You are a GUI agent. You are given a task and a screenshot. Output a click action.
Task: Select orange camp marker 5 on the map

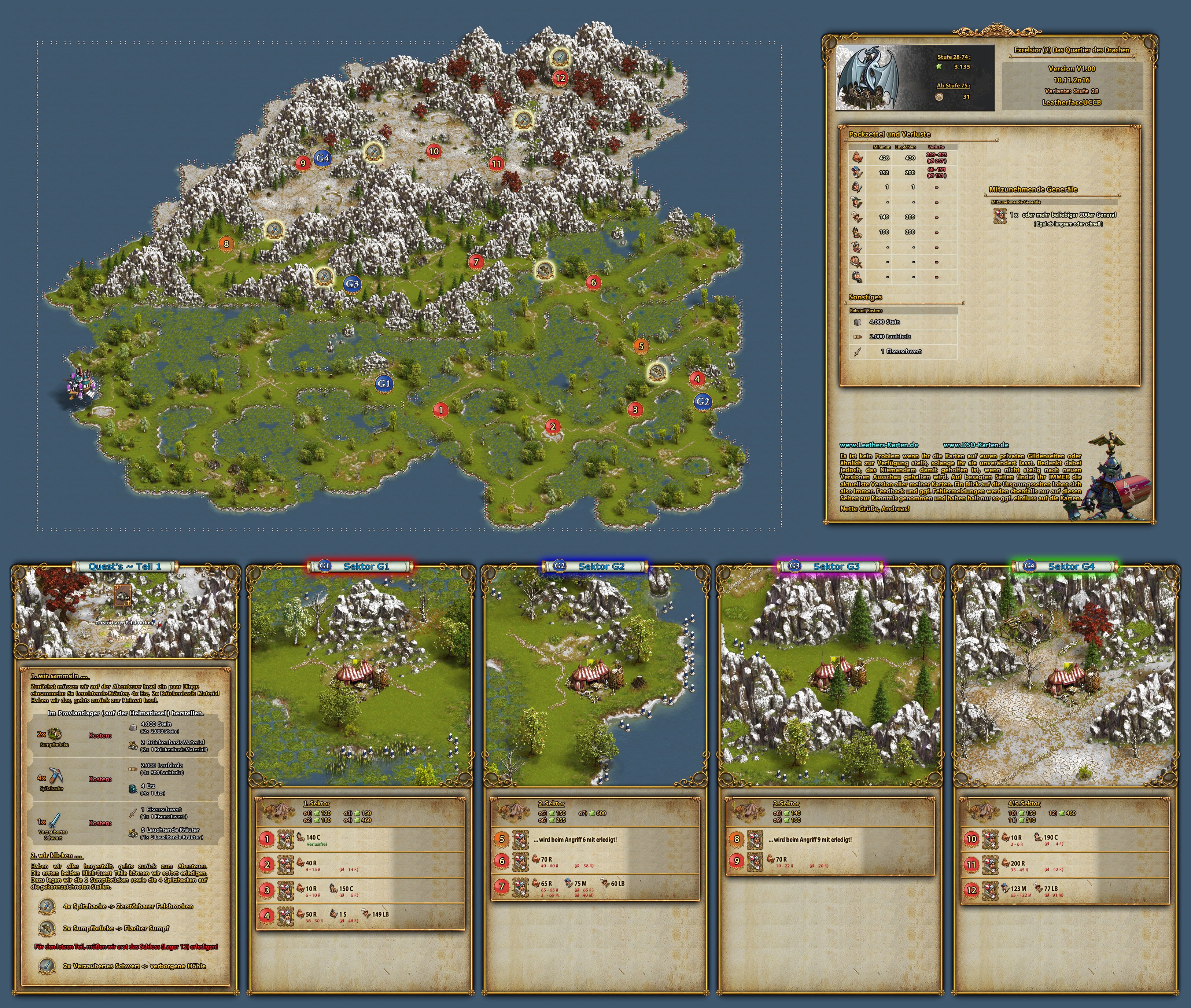click(641, 346)
